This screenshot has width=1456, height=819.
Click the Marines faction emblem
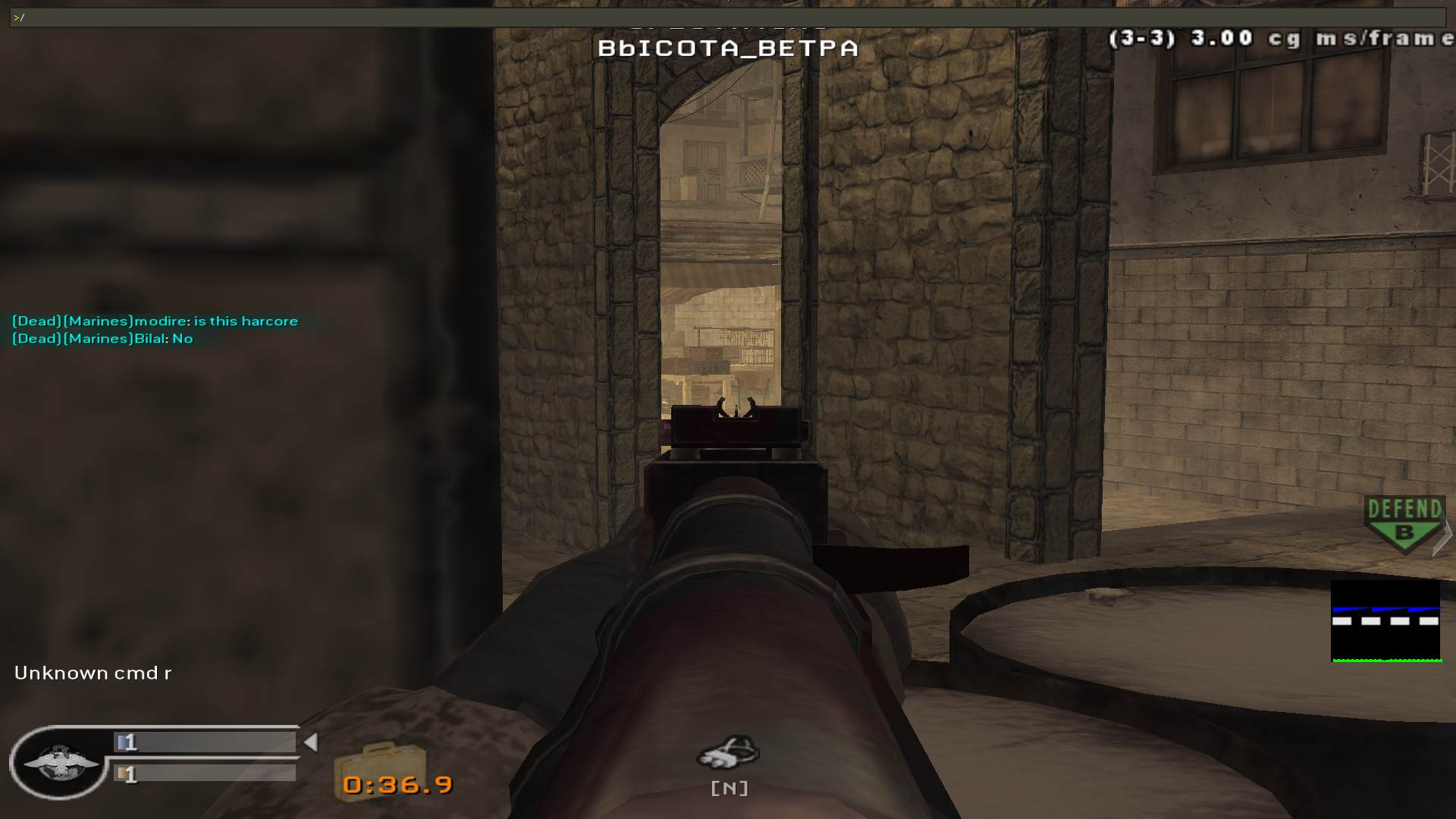[x=60, y=762]
